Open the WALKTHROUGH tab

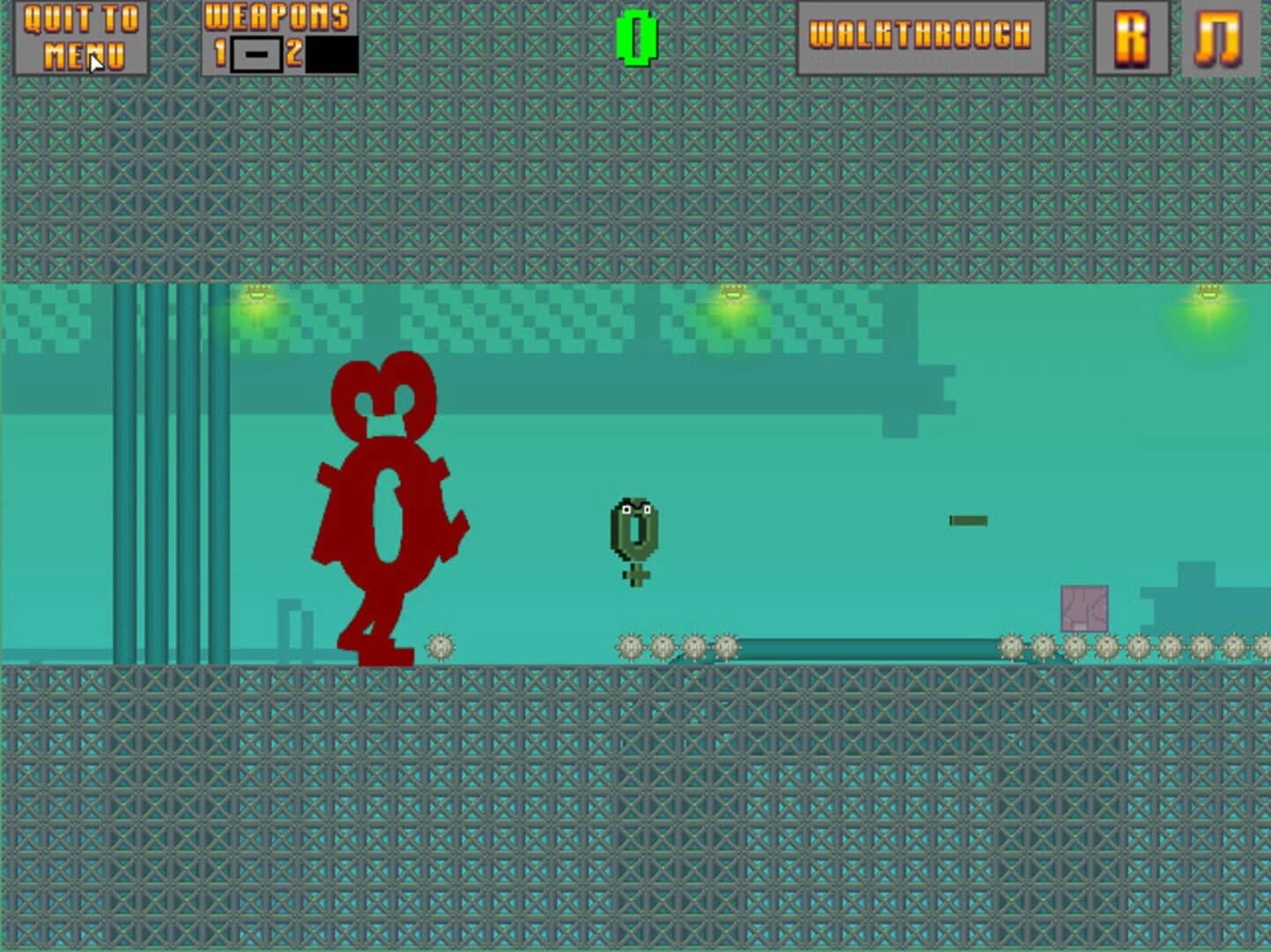(920, 37)
